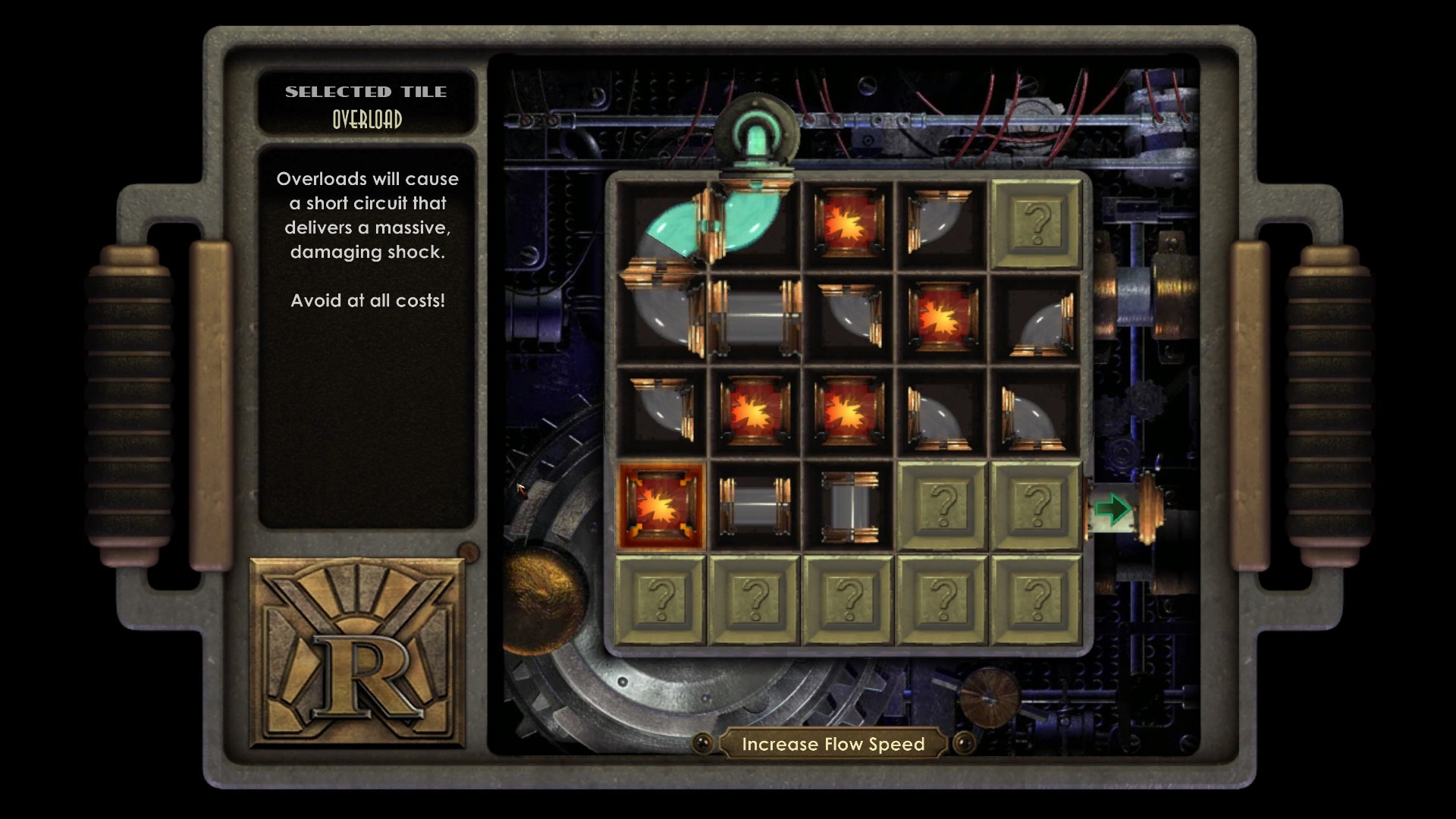This screenshot has width=1456, height=819.
Task: Choose the horizontal pipe beside the highlighted Overload
Action: [x=755, y=506]
